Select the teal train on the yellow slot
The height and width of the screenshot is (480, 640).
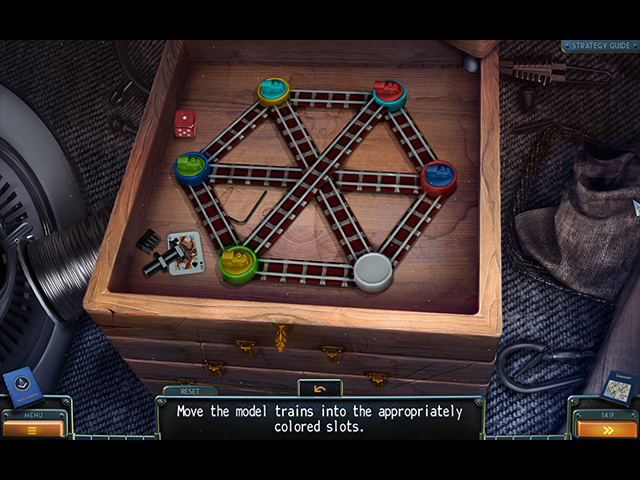(273, 90)
